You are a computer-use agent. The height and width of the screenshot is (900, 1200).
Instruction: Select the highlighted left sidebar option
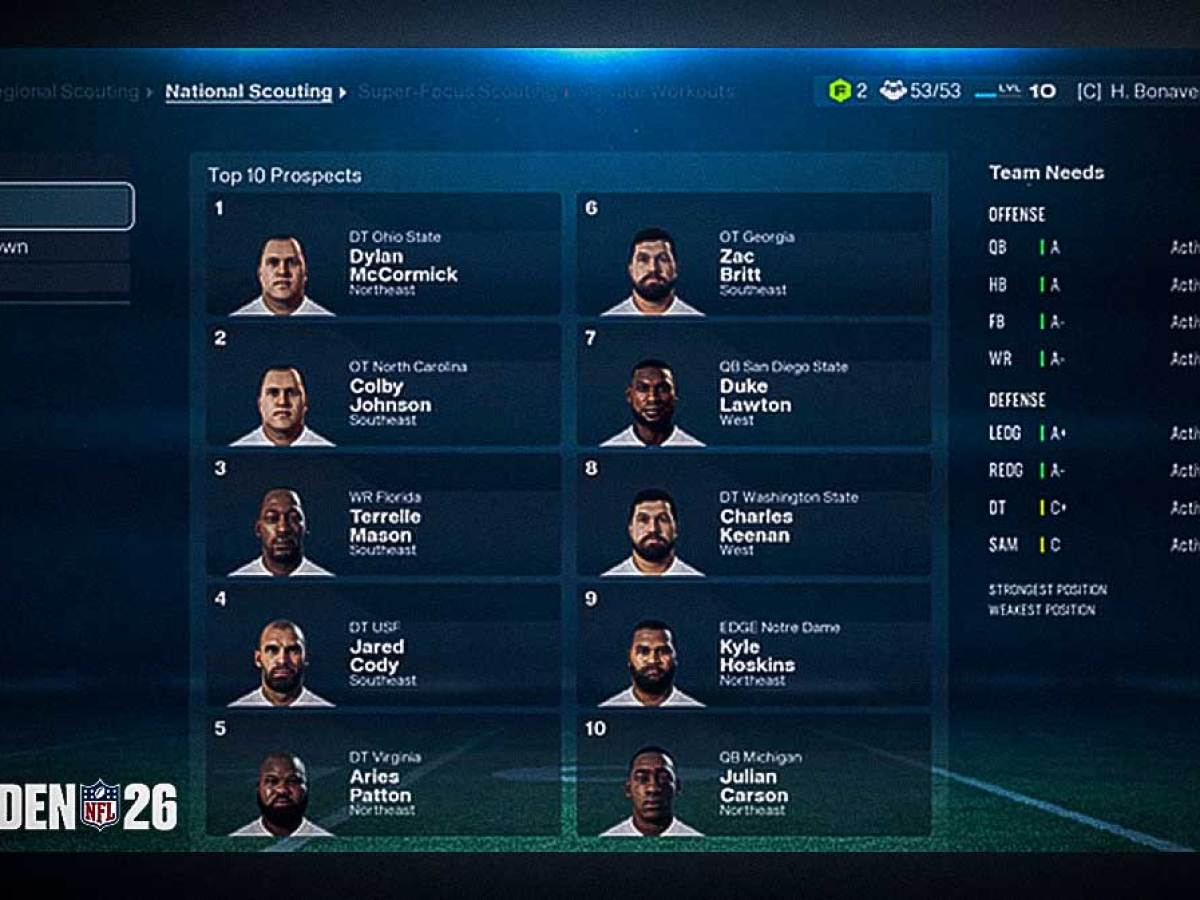pos(64,207)
